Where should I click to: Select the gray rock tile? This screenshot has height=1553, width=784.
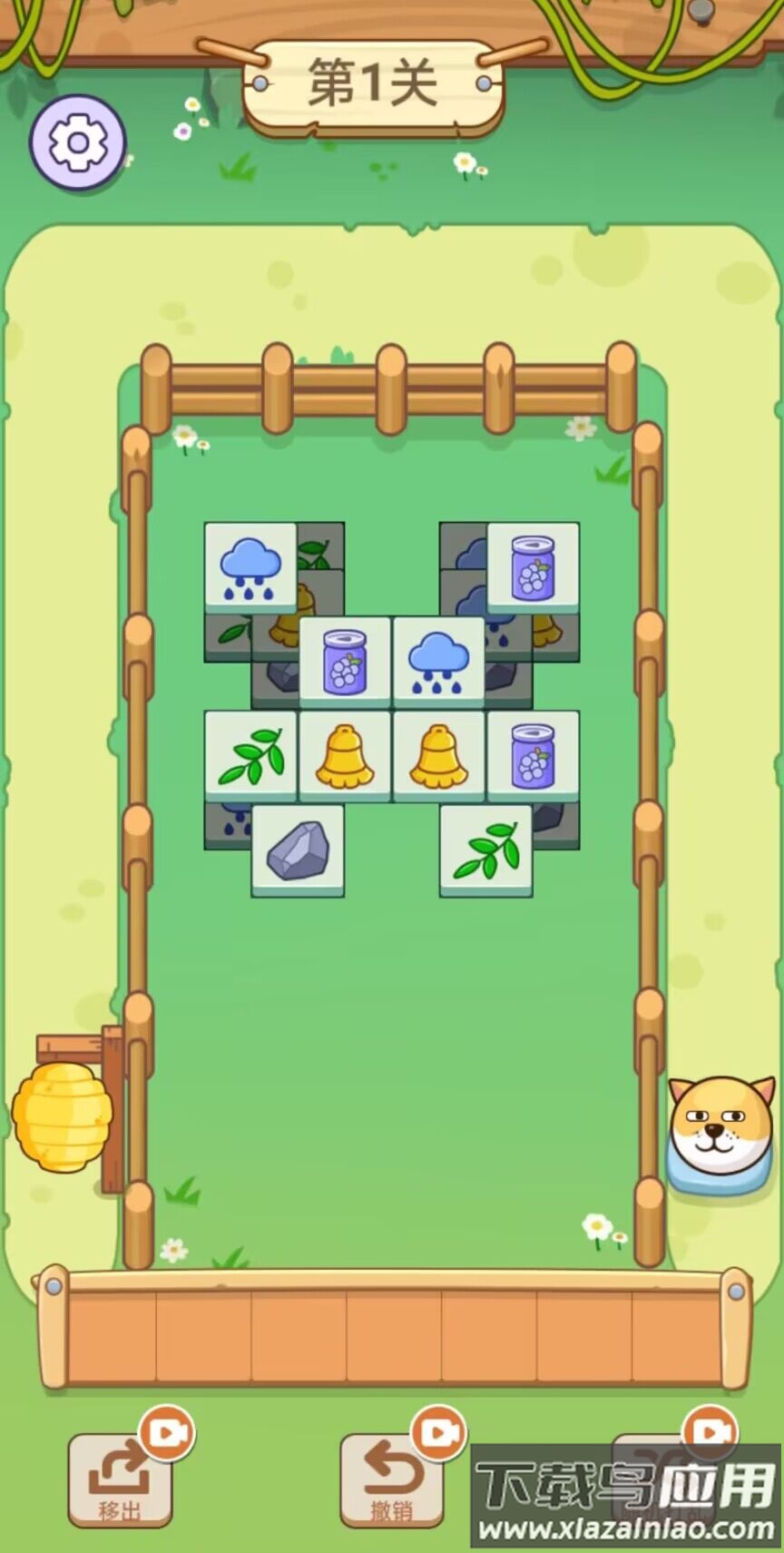[x=298, y=850]
